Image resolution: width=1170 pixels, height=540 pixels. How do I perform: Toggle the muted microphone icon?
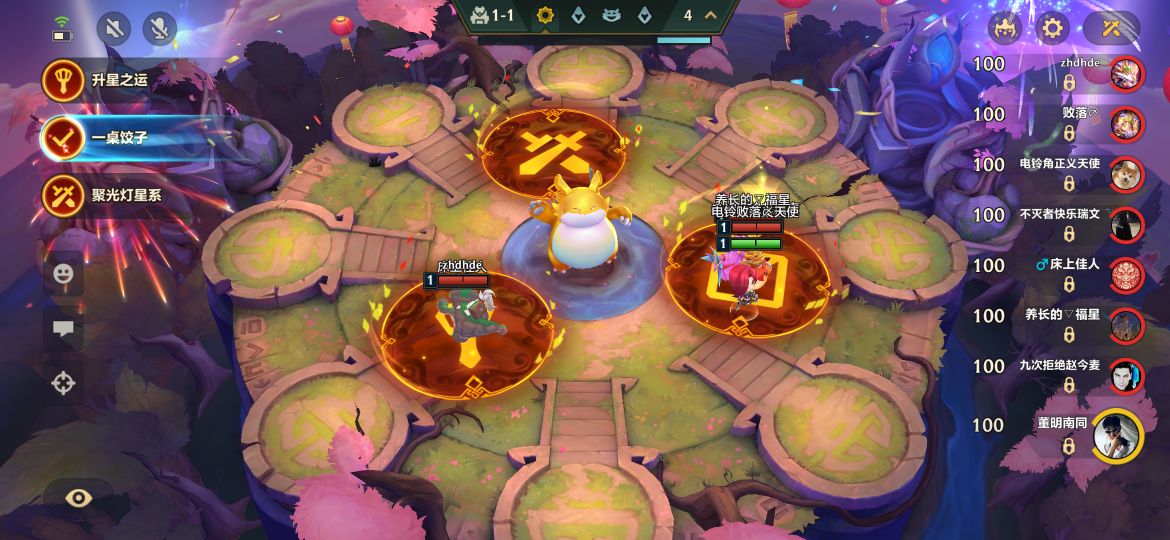click(x=159, y=28)
